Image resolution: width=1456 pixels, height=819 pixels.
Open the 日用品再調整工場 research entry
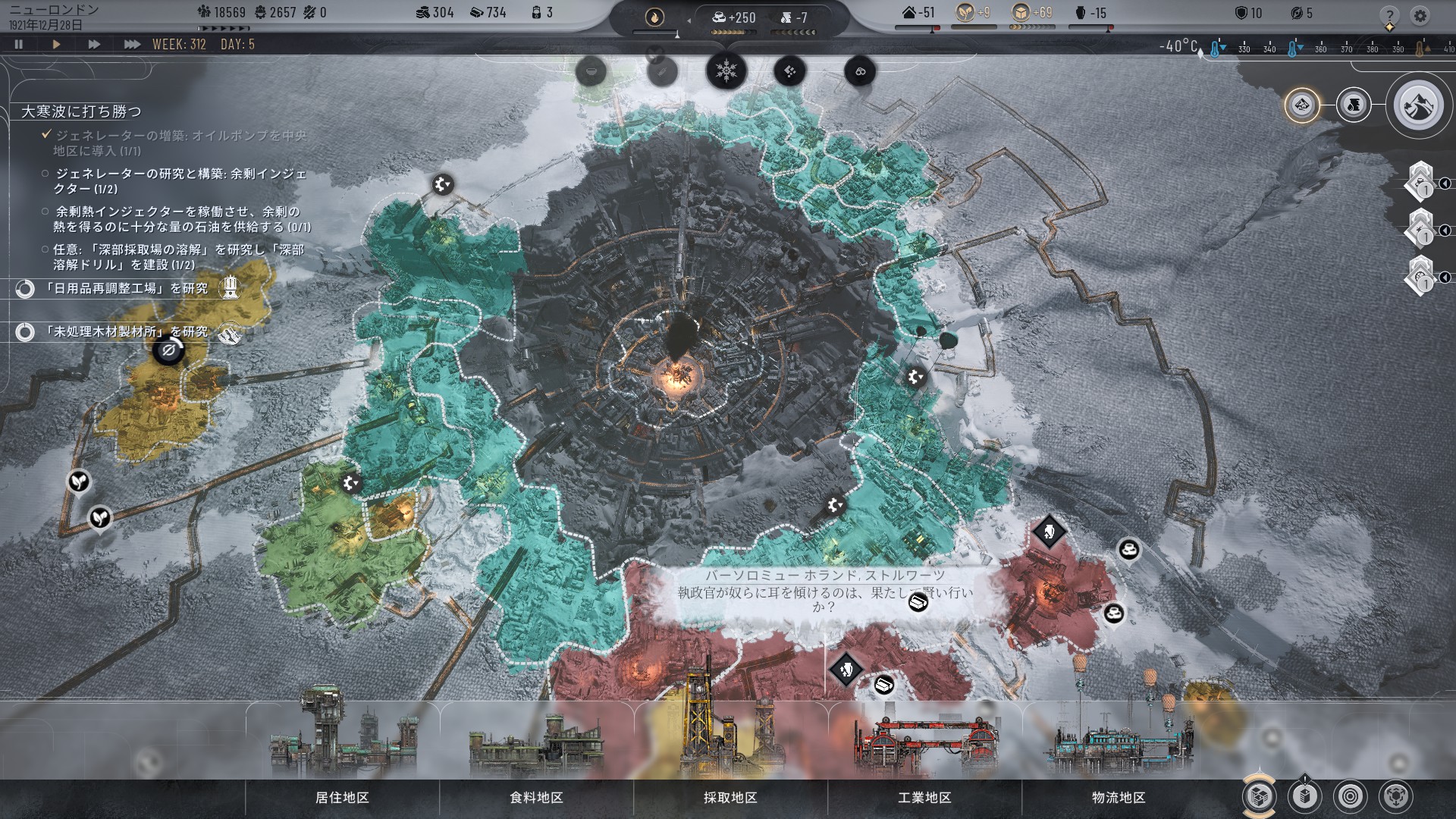(x=125, y=289)
